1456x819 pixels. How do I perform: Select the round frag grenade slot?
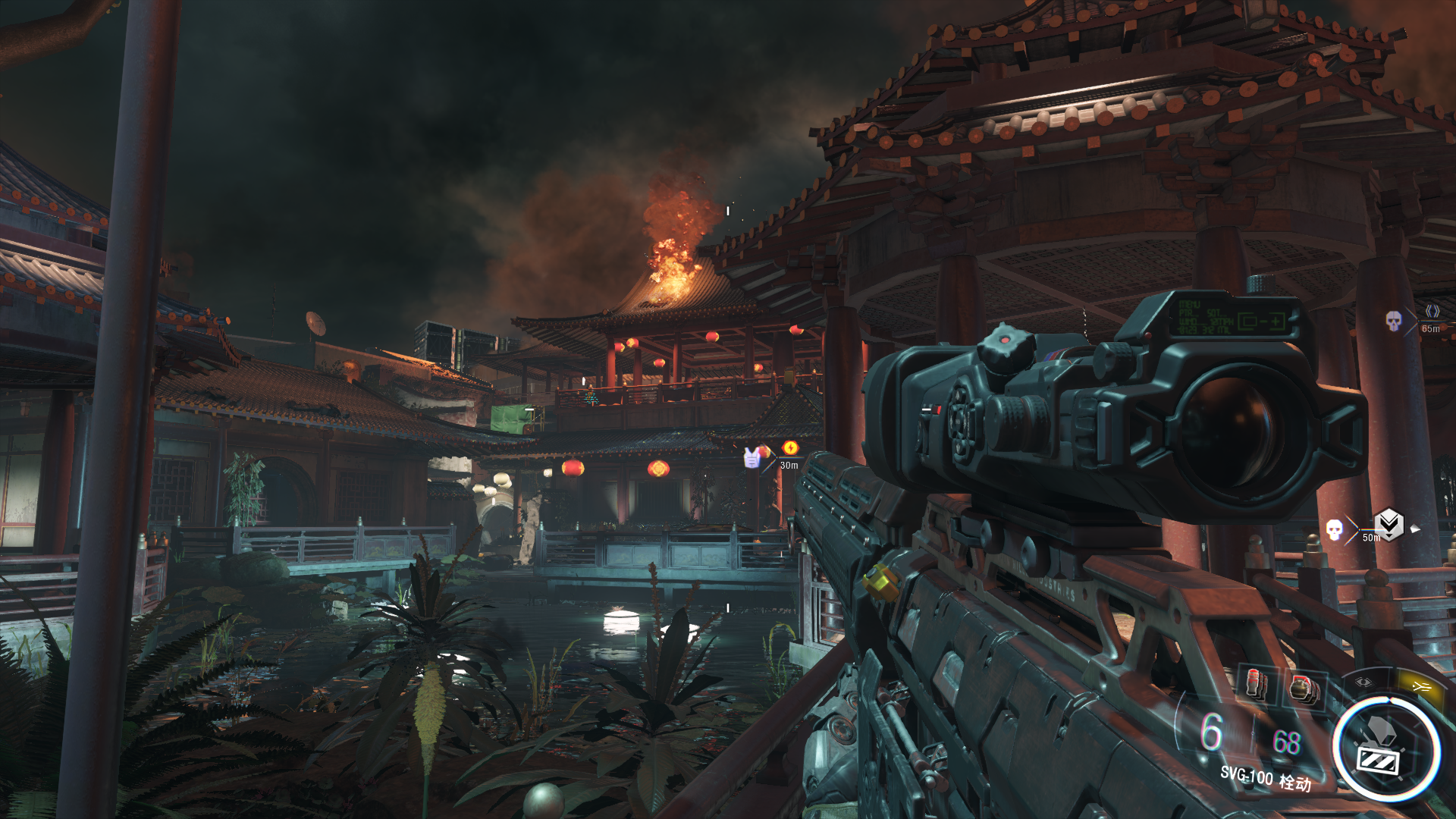click(1304, 690)
